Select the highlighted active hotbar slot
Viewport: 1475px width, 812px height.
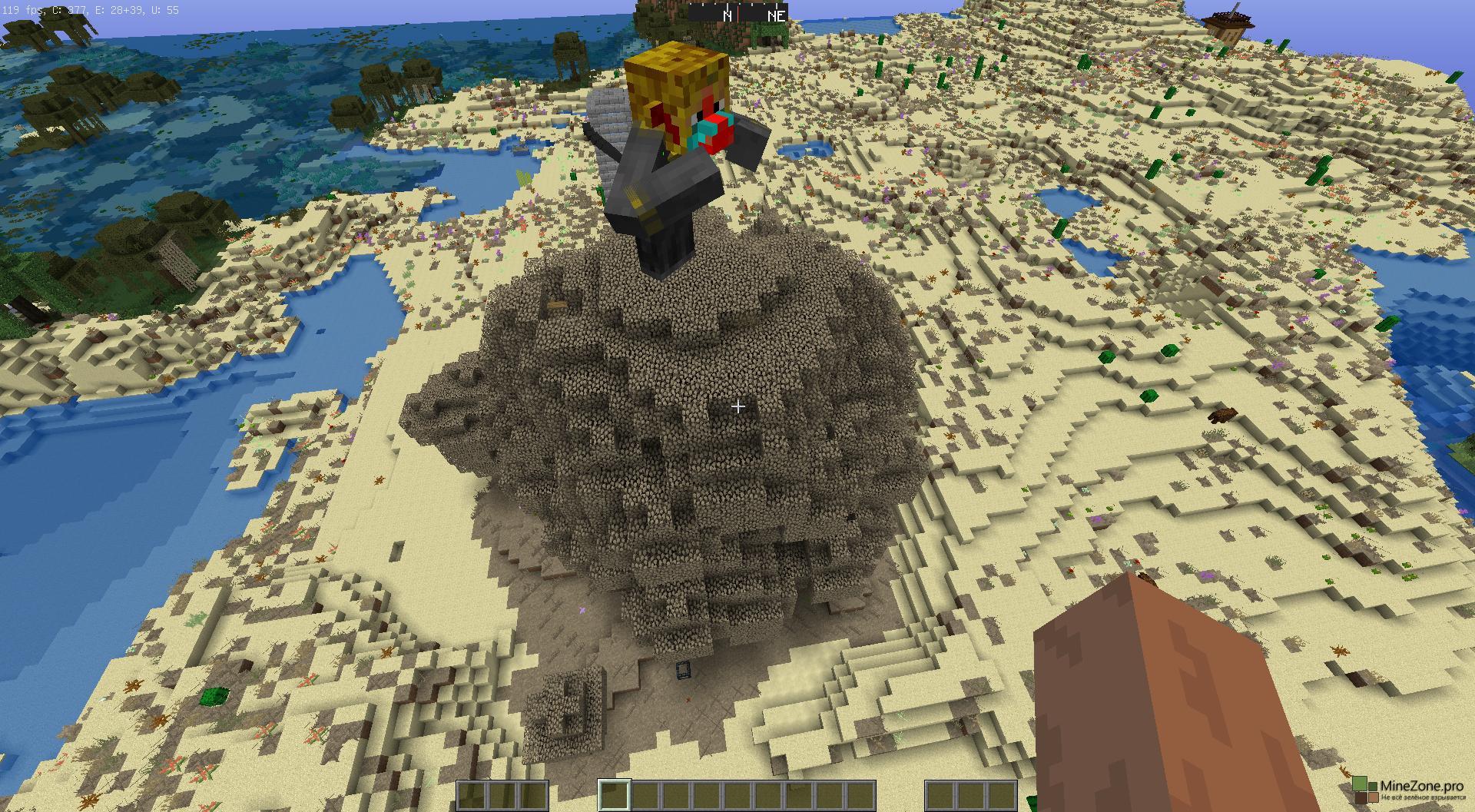[614, 795]
